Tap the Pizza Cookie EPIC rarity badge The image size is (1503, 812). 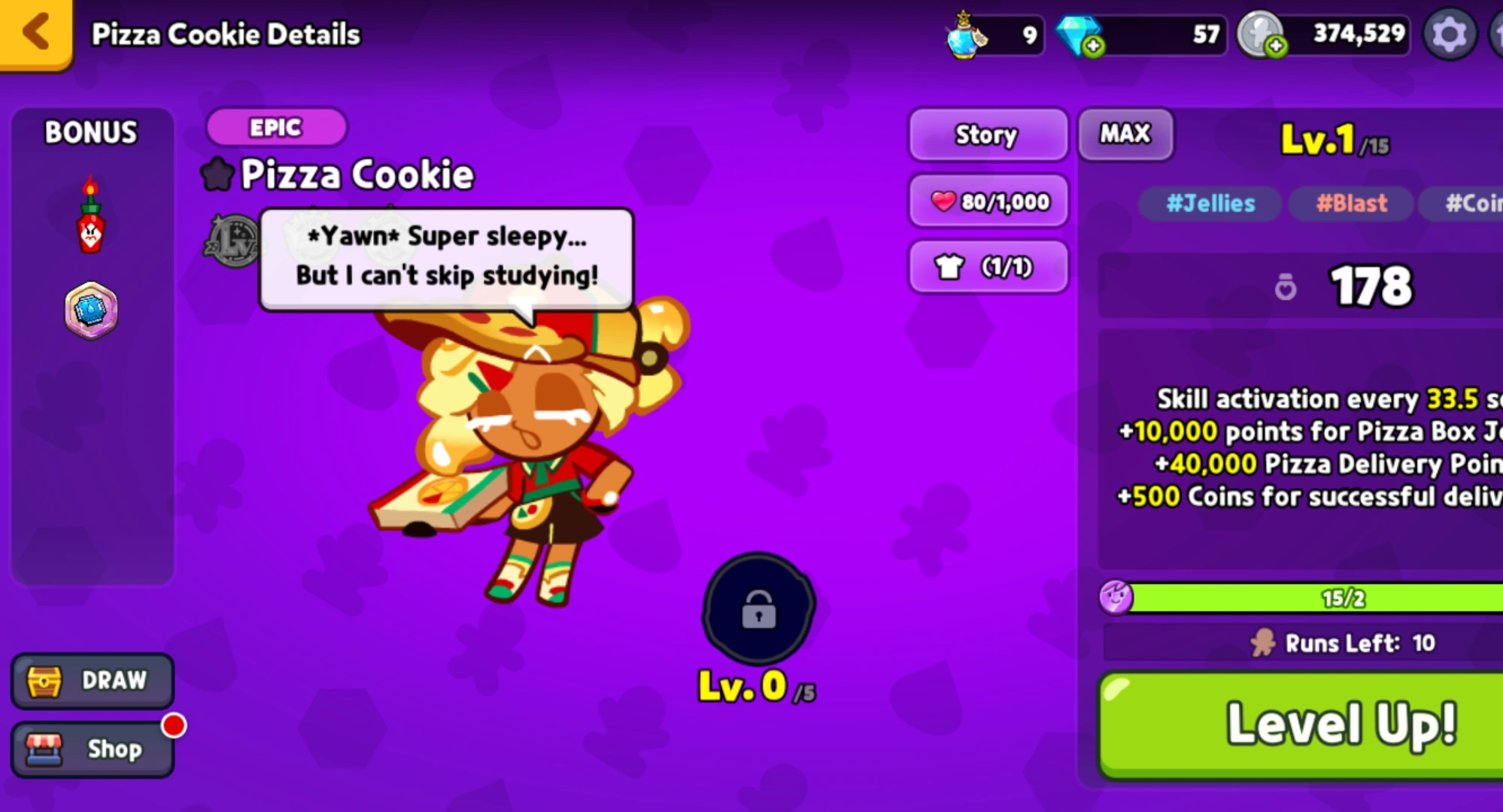[275, 127]
